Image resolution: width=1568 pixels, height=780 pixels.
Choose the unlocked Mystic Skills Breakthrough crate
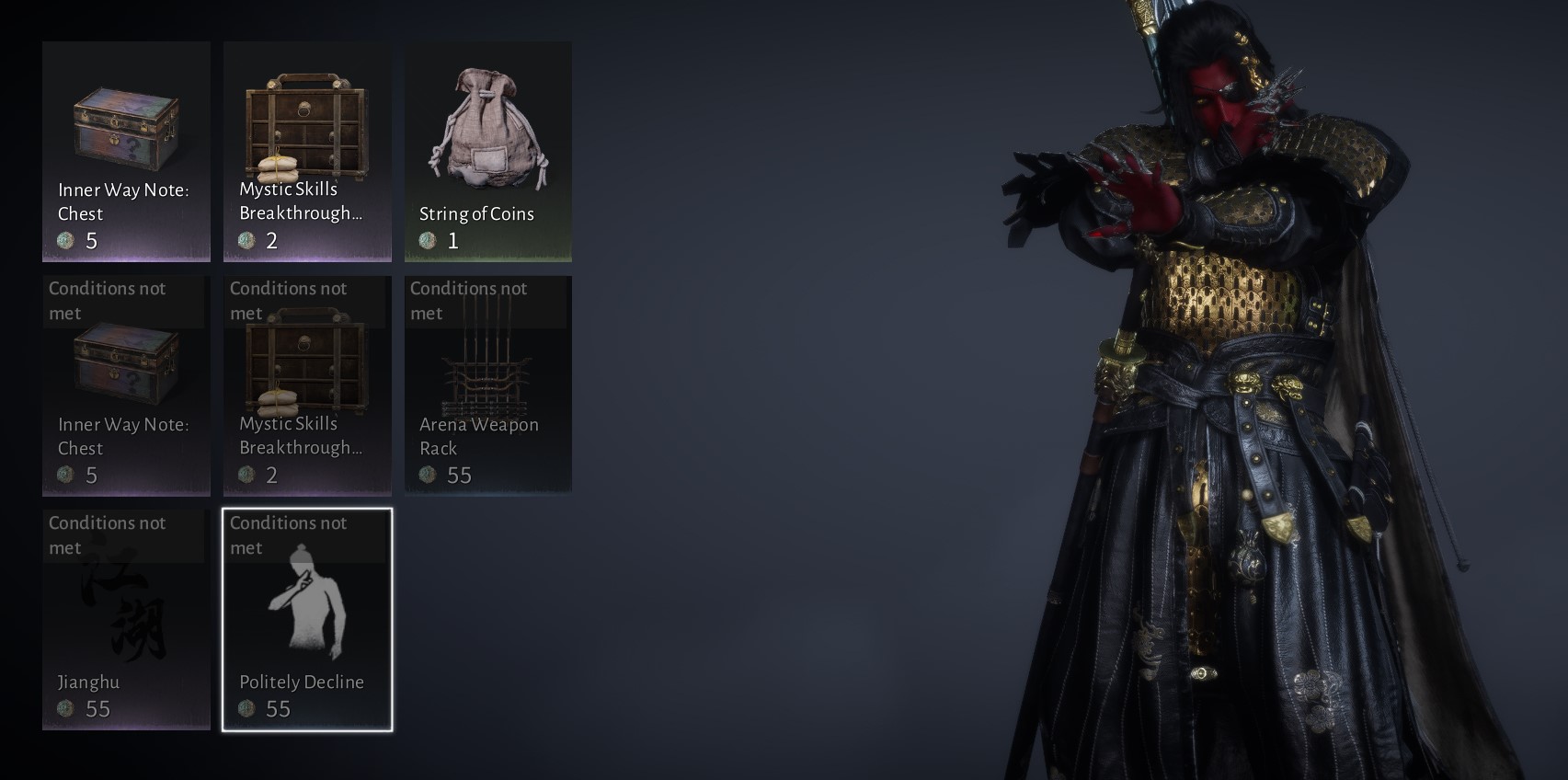[x=307, y=152]
